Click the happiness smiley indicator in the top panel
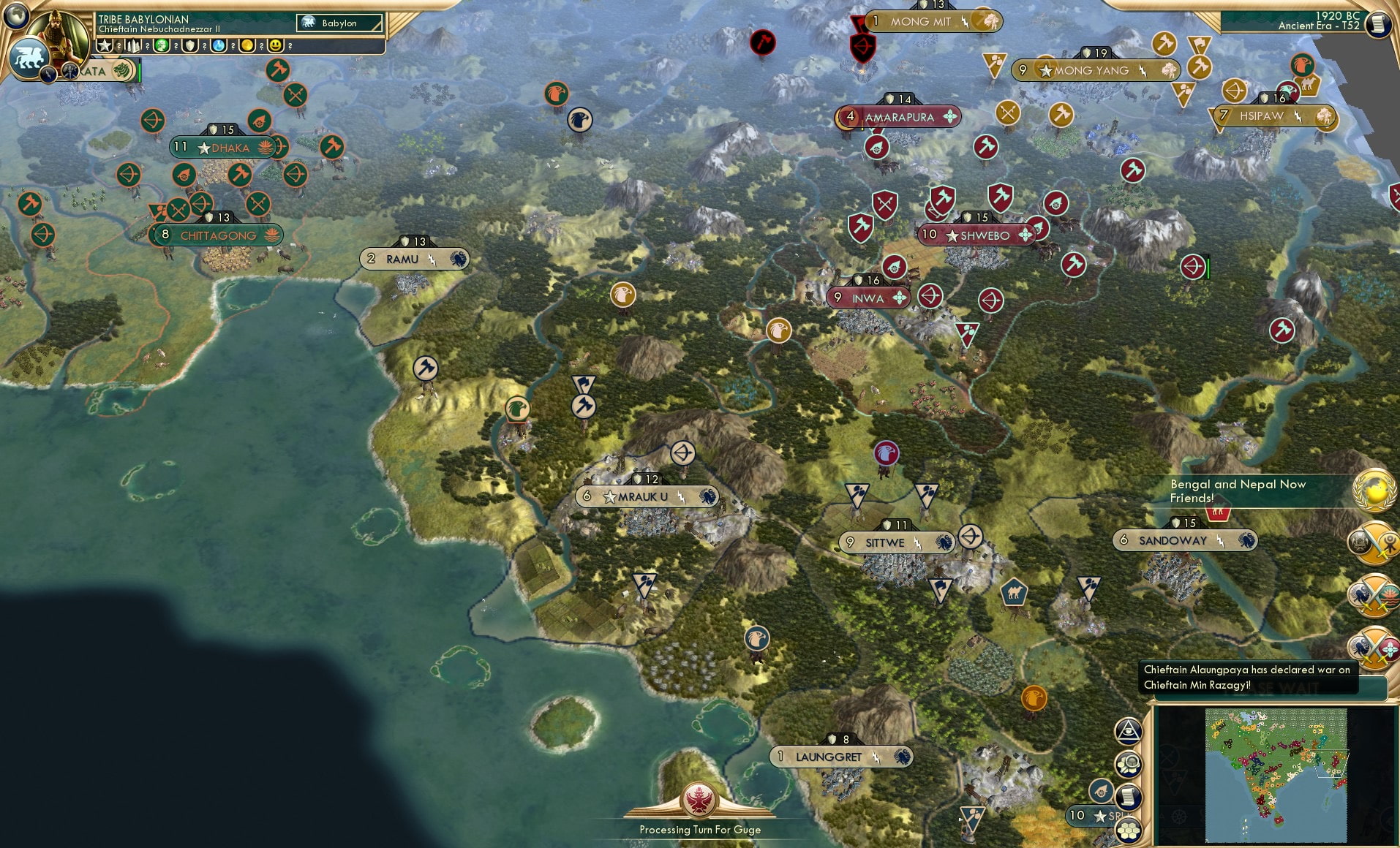1400x848 pixels. 275,45
